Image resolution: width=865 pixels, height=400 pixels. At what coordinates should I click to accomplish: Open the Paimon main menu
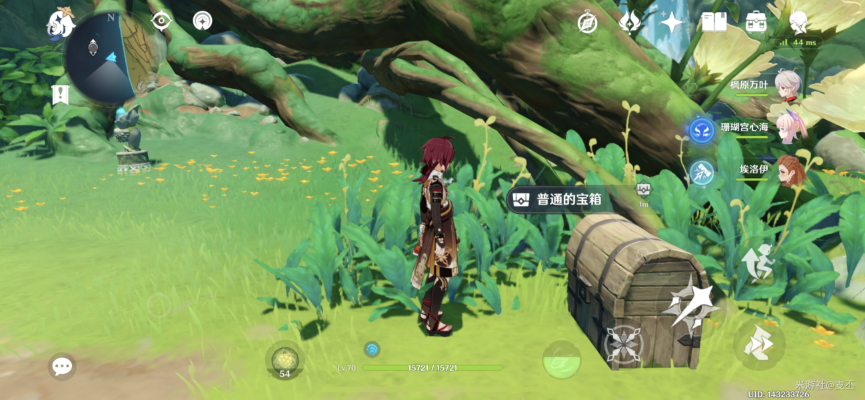[x=62, y=23]
